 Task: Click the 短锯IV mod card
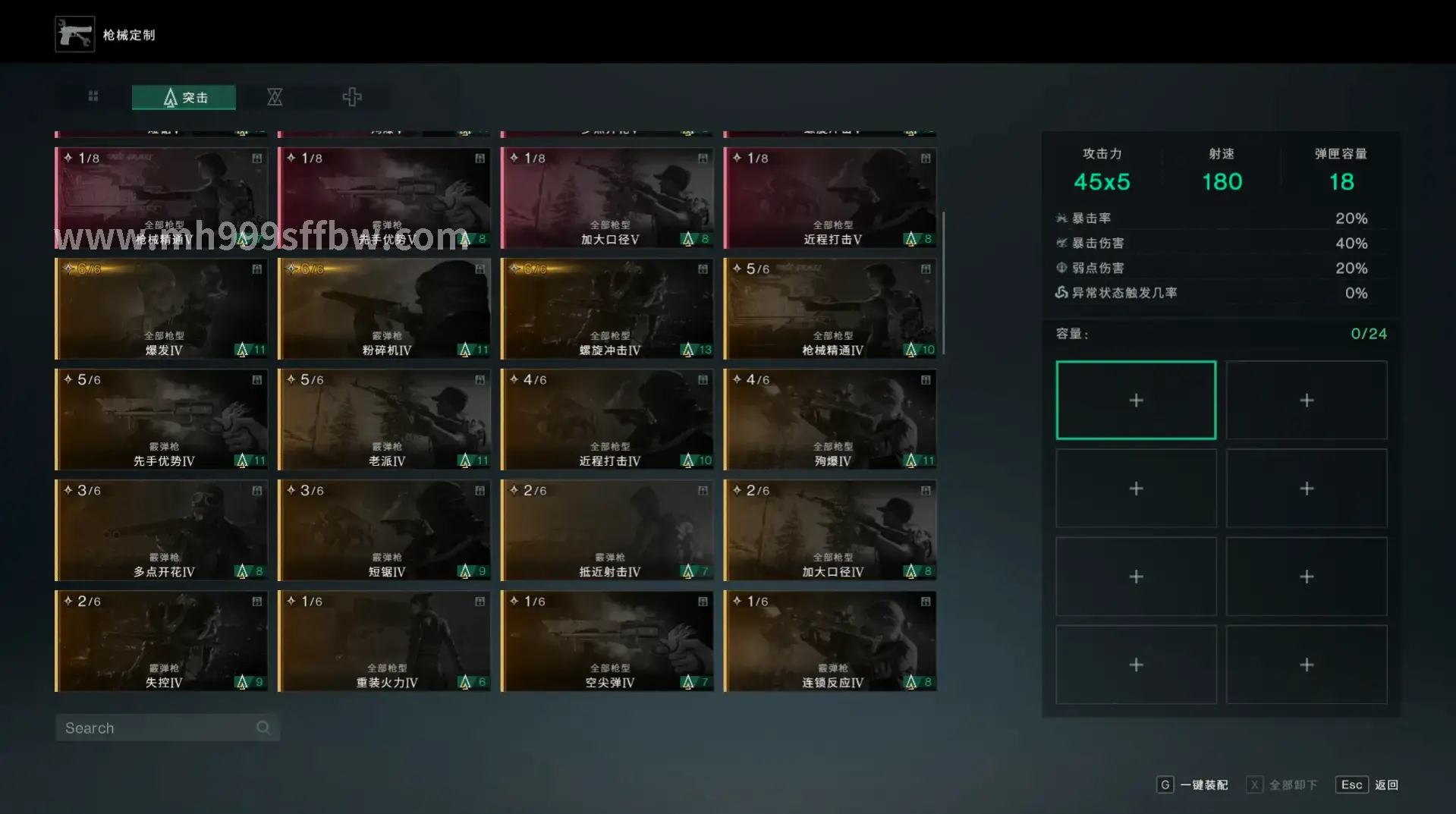click(x=385, y=531)
